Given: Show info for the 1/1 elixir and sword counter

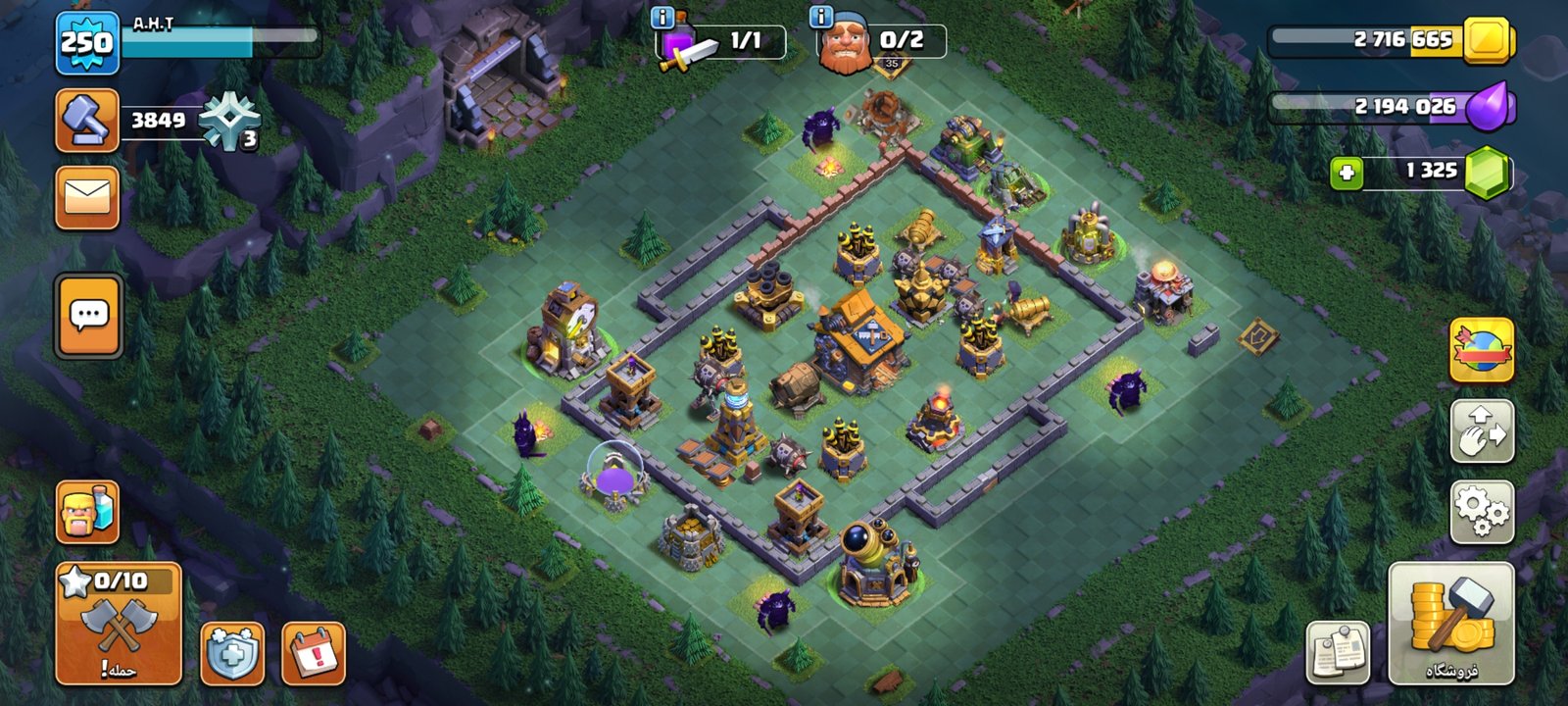Looking at the screenshot, I should 661,17.
